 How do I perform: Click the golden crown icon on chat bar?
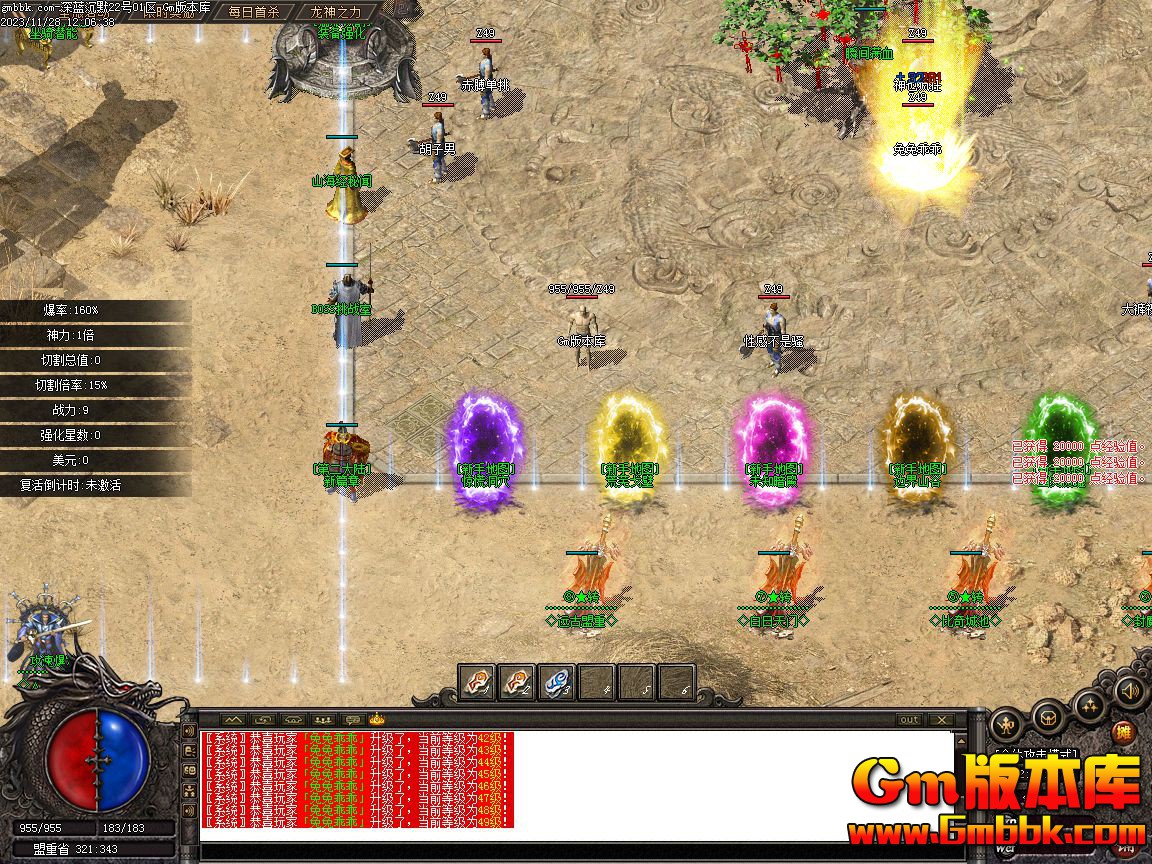377,718
